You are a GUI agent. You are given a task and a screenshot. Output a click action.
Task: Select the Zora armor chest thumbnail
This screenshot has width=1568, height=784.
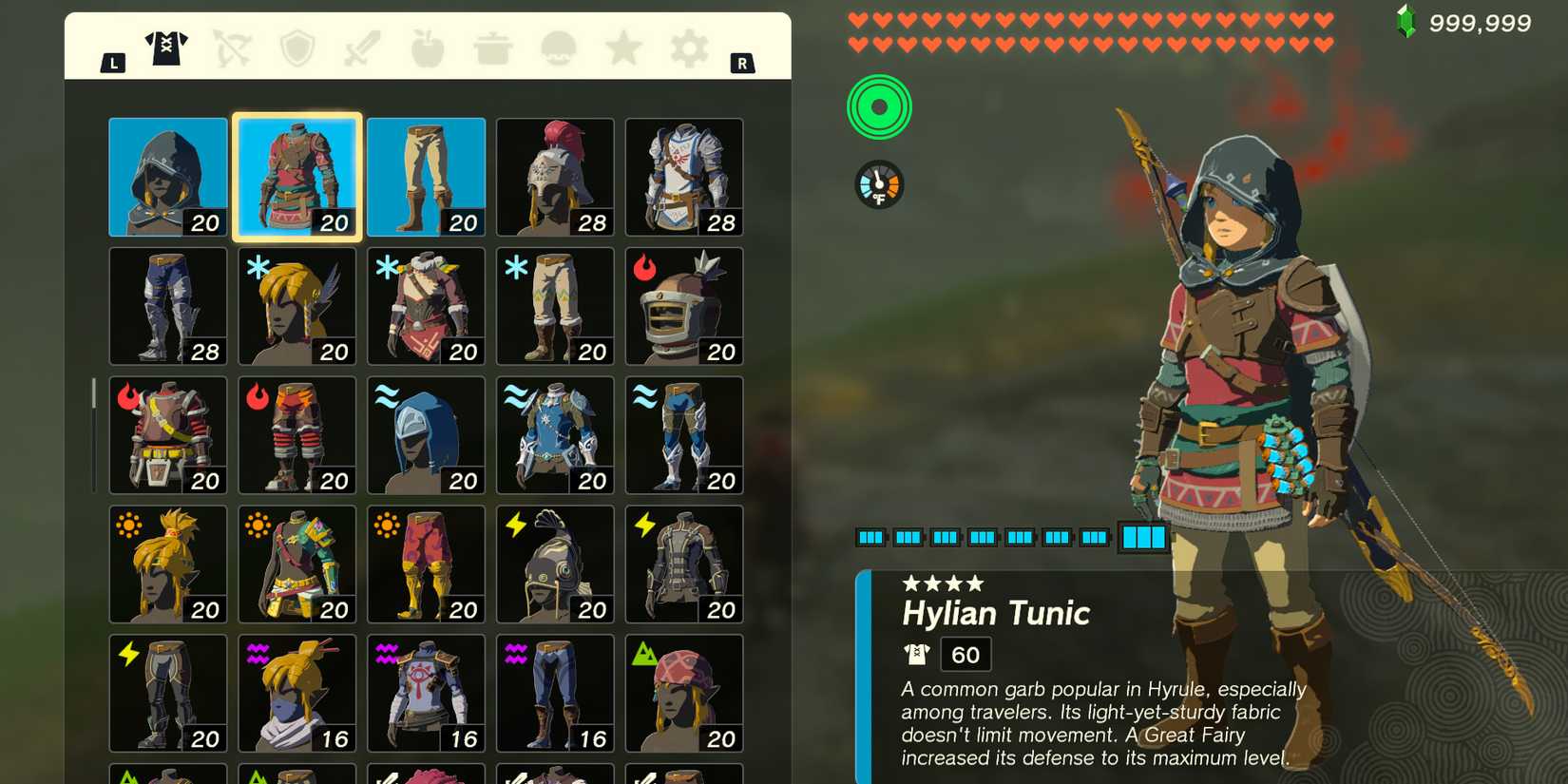click(554, 434)
